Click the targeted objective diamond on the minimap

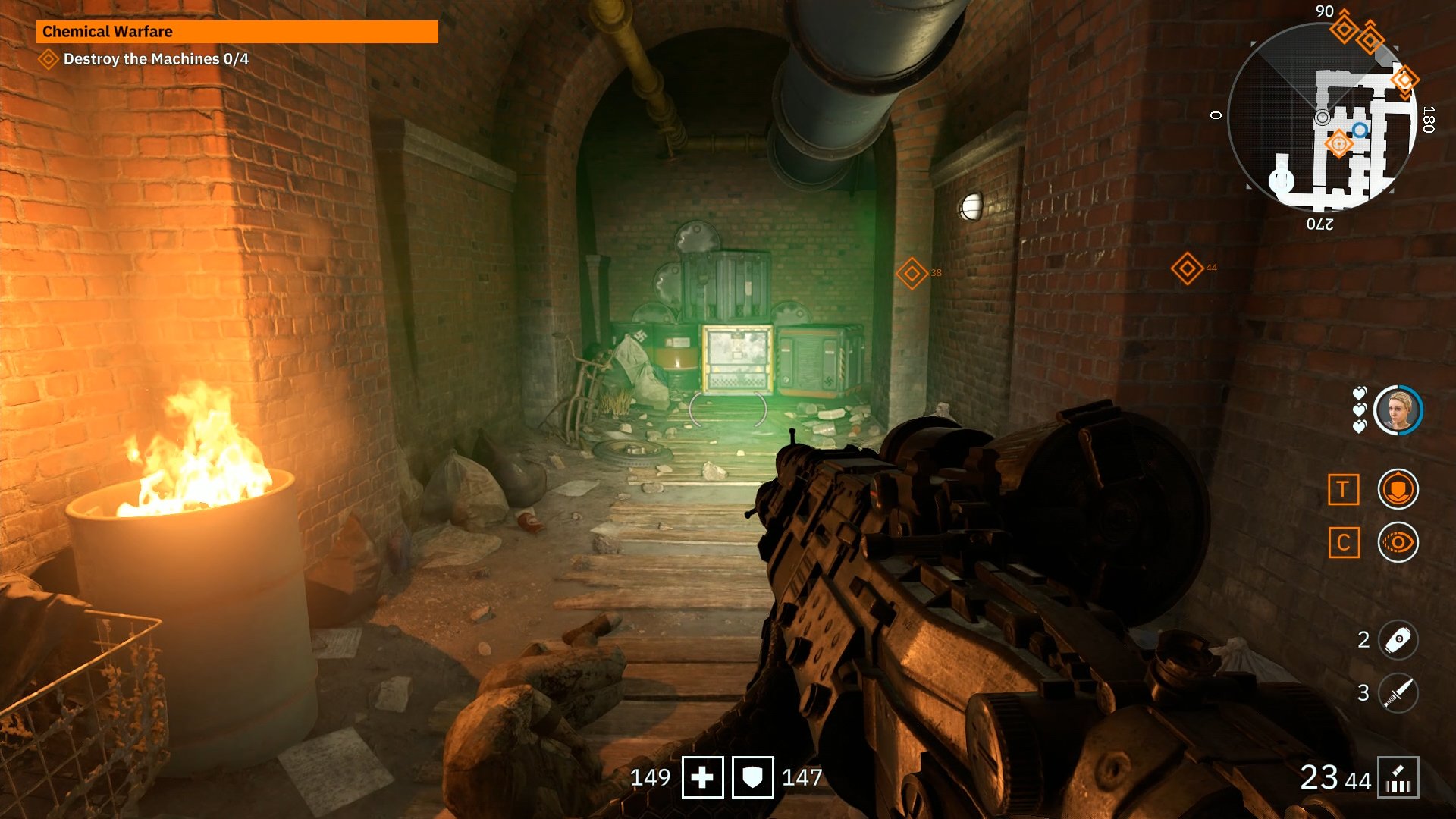pos(1339,143)
